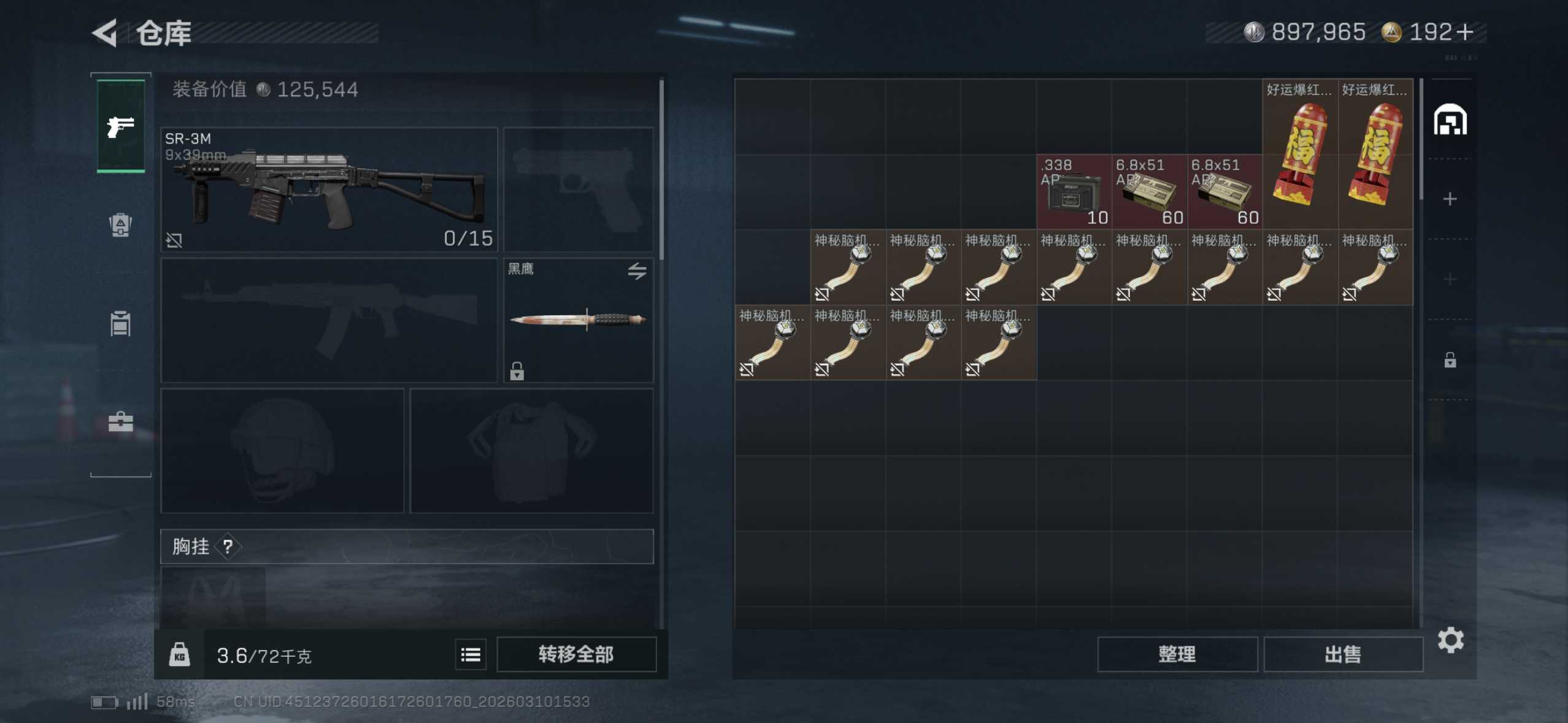Select the 黑鹰 knife slot

point(578,319)
